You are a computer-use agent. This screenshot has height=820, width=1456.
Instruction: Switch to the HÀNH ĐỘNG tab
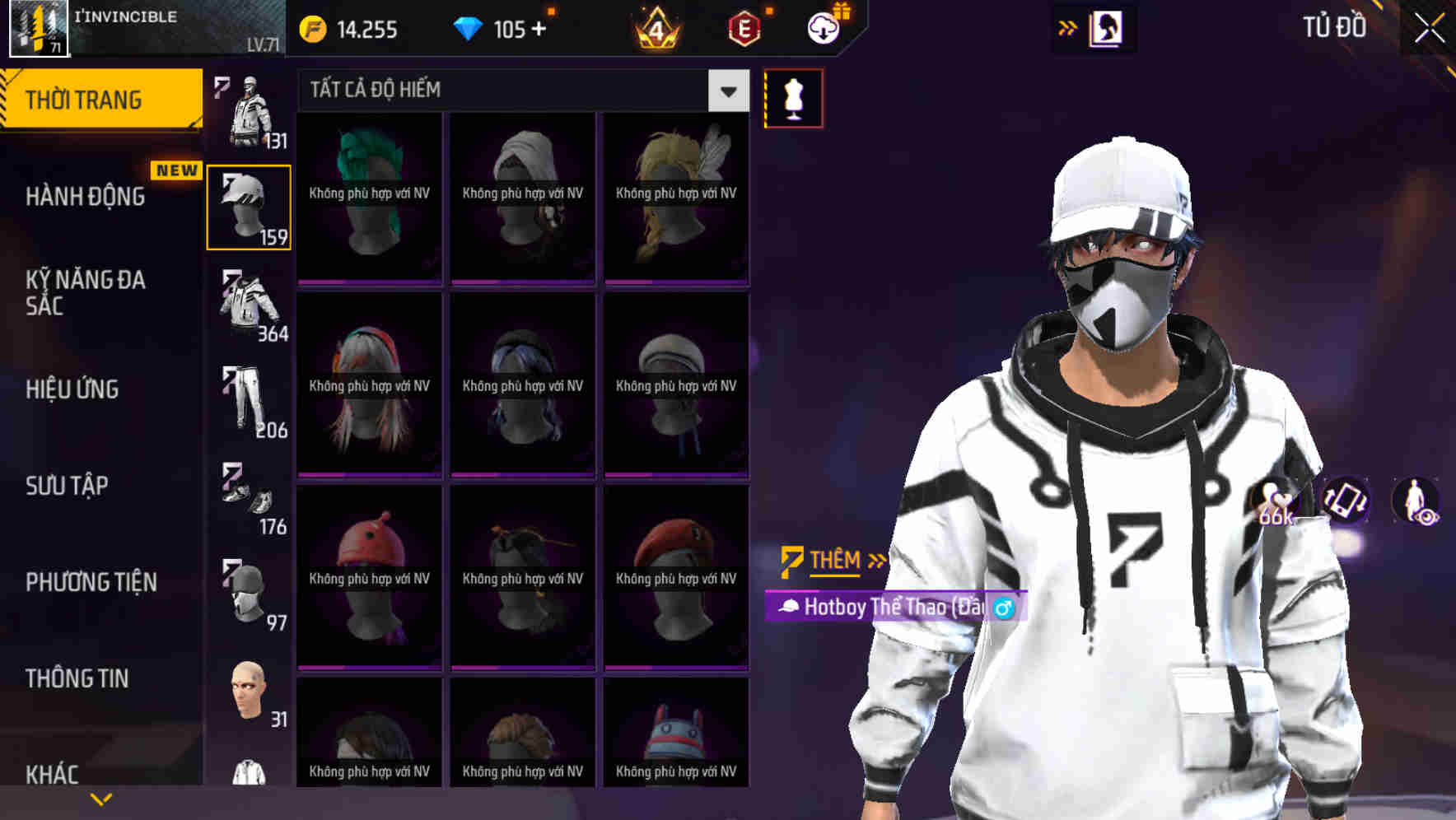click(87, 197)
